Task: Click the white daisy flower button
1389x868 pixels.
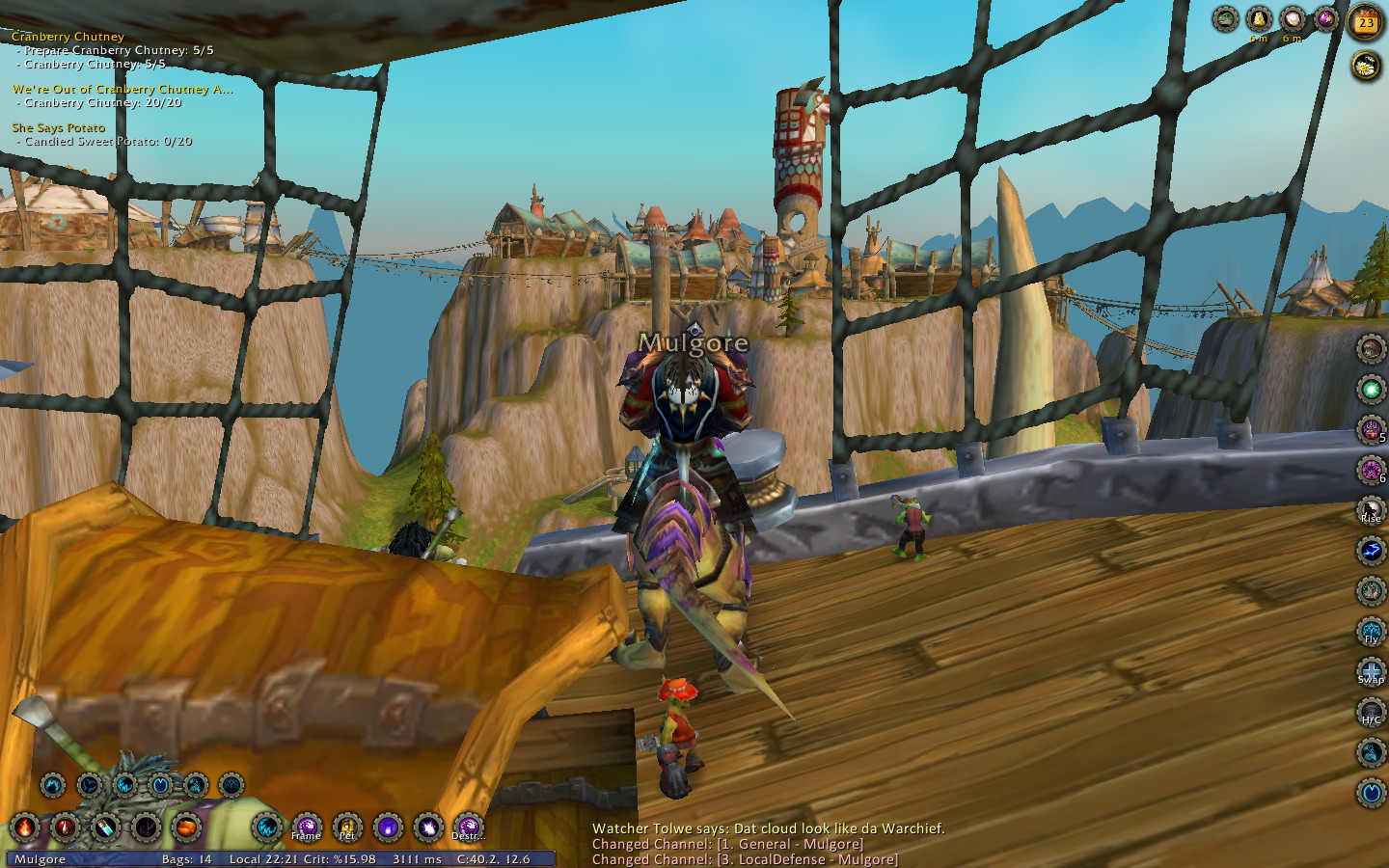Action: pyautogui.click(x=1366, y=65)
